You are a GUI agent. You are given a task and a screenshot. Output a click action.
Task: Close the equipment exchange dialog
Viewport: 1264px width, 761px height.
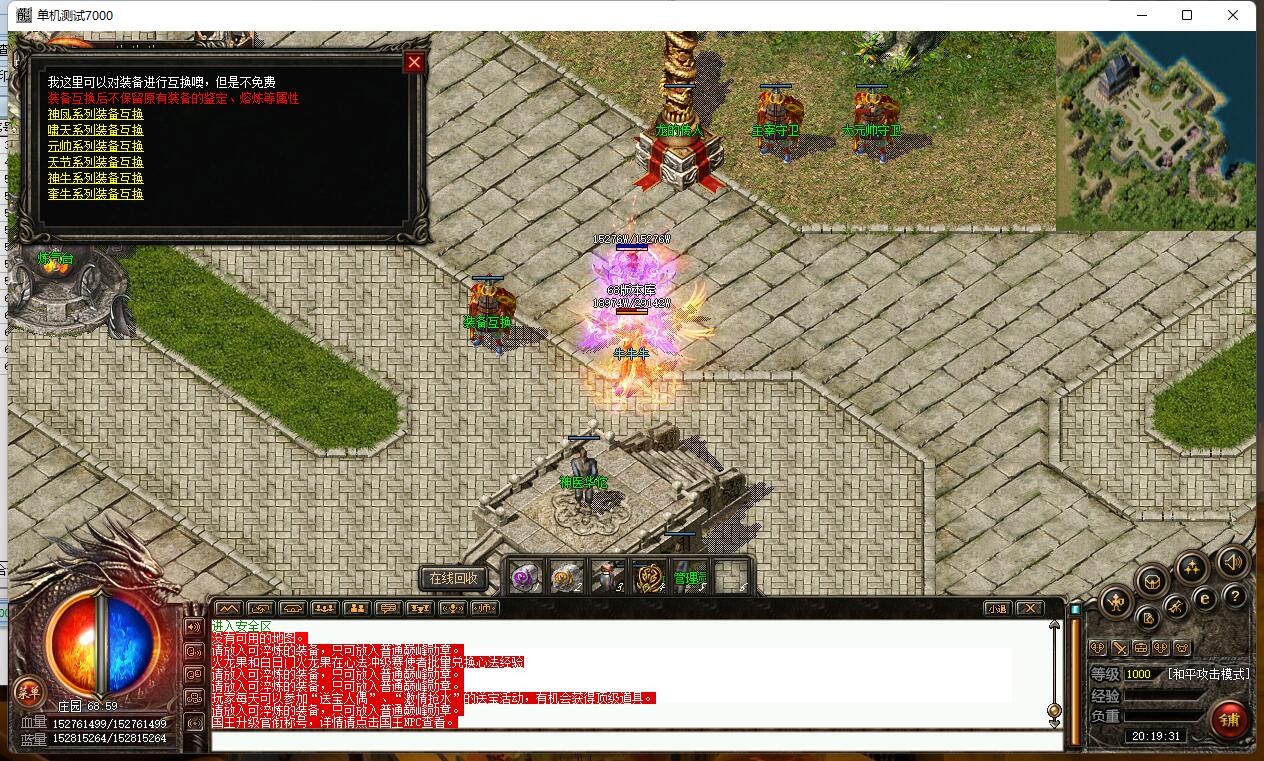[x=414, y=62]
